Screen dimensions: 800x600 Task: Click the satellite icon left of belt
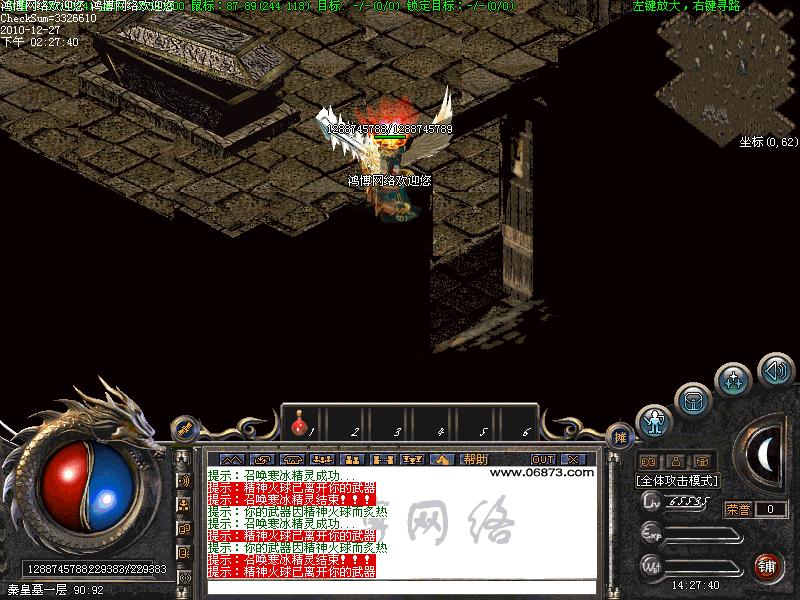point(184,429)
